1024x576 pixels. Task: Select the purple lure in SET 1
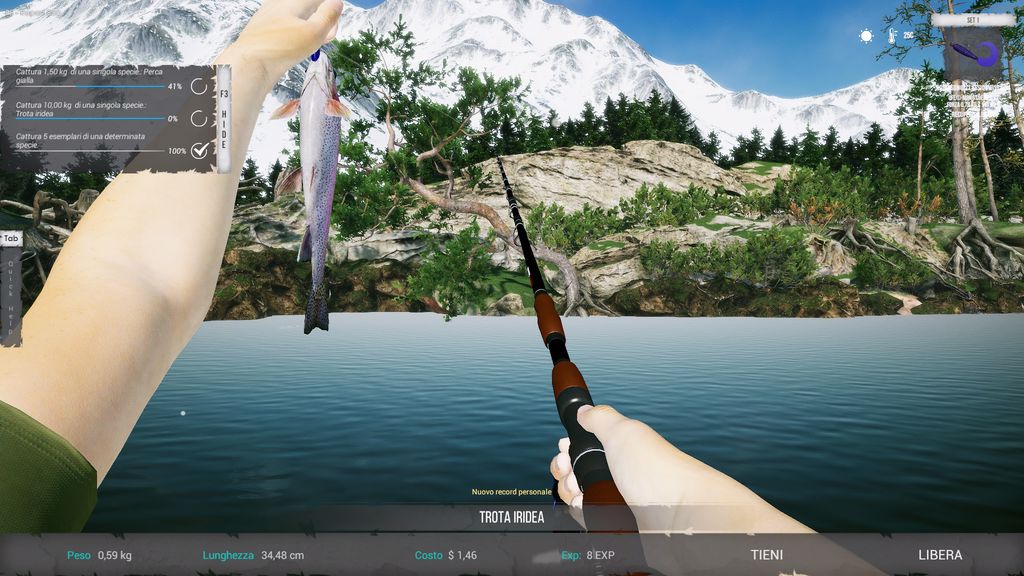pyautogui.click(x=974, y=54)
